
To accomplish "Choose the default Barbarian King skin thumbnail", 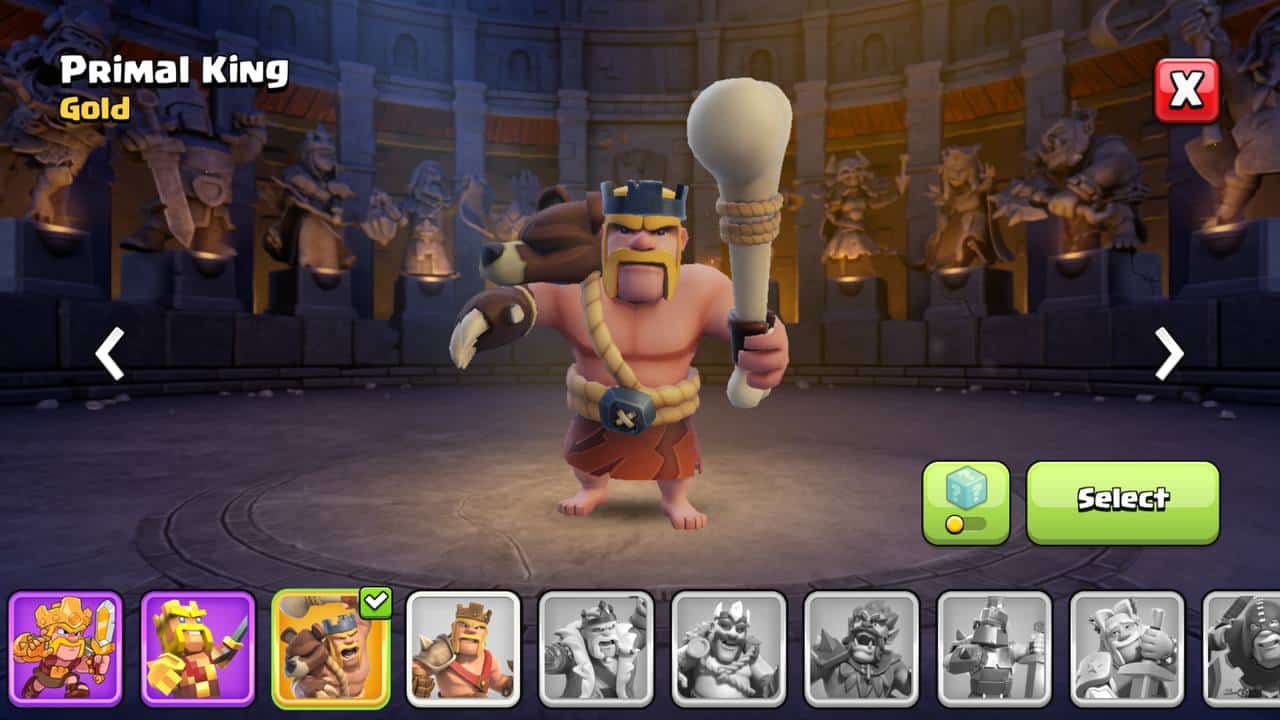I will coord(463,648).
